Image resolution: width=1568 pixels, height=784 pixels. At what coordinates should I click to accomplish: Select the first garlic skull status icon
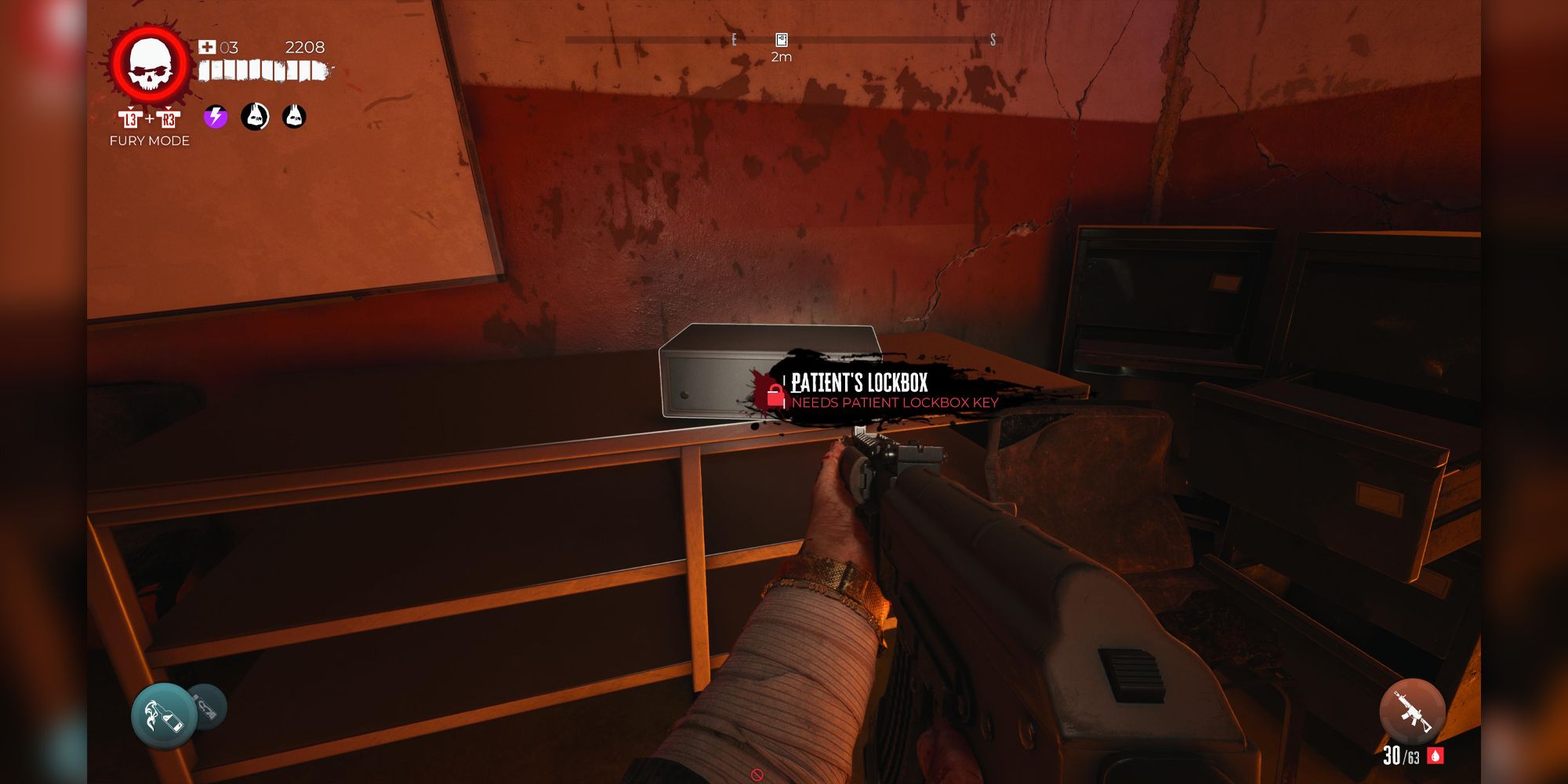(255, 118)
